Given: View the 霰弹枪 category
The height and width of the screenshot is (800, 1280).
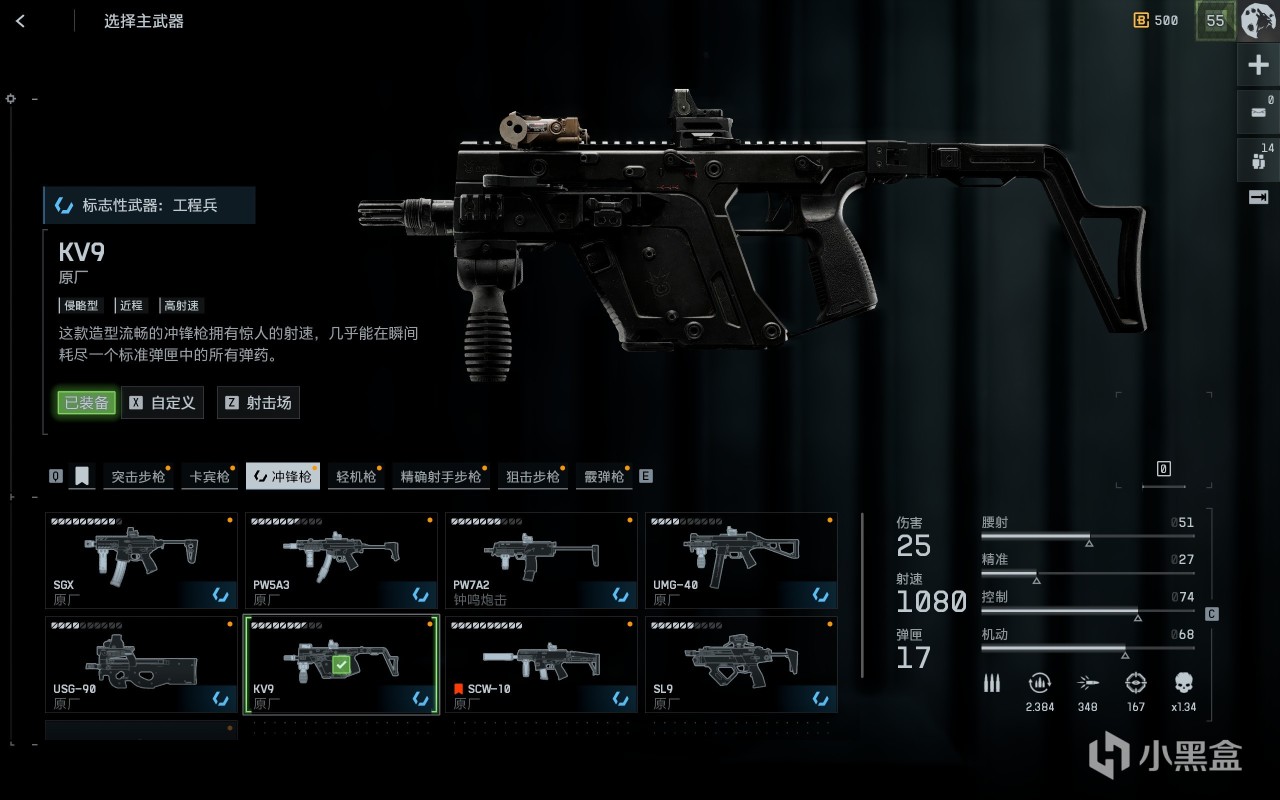Looking at the screenshot, I should coord(604,477).
